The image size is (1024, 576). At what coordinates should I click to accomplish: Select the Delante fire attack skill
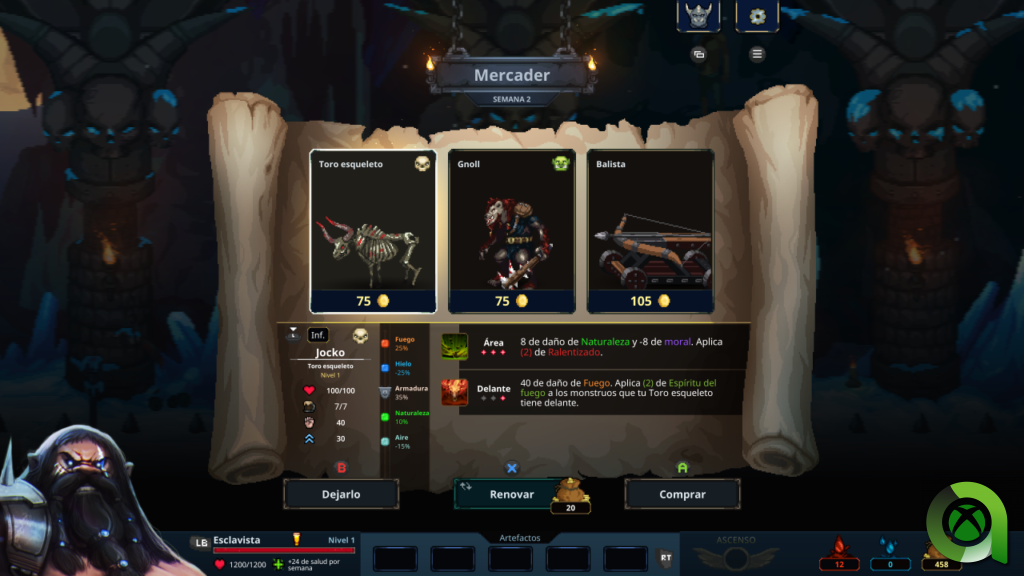[455, 393]
